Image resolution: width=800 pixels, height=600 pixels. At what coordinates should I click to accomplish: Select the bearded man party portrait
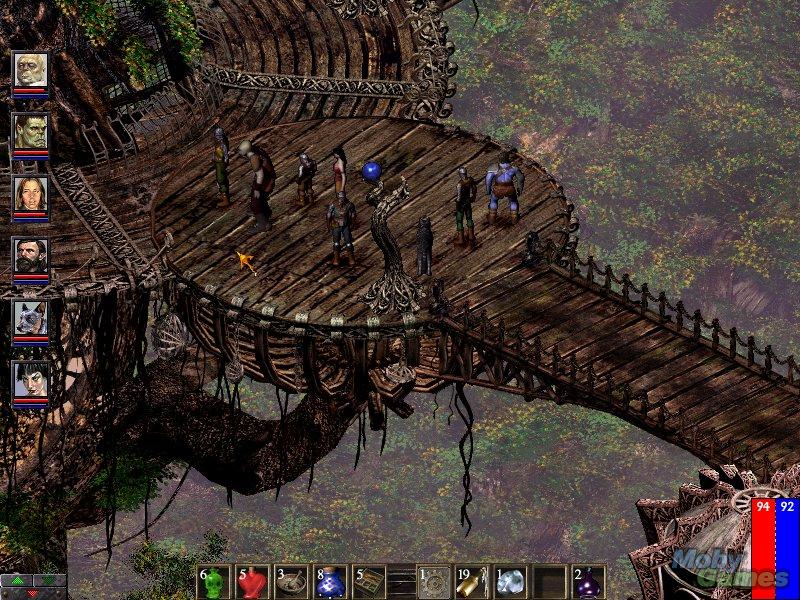pyautogui.click(x=31, y=256)
